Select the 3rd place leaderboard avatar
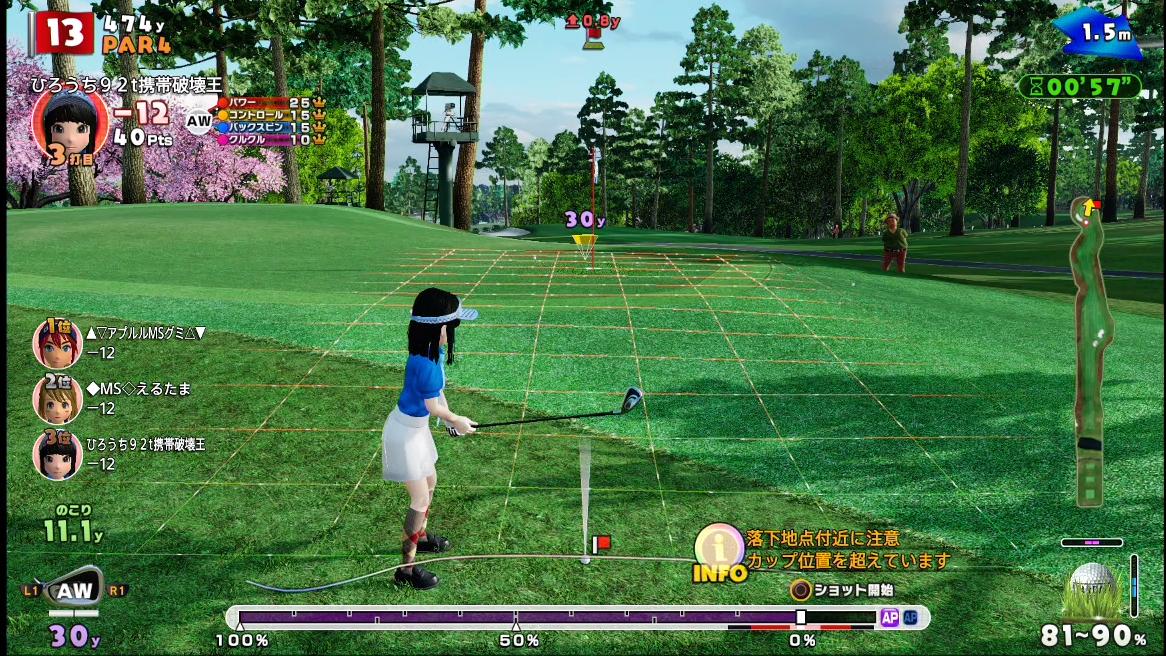1166x656 pixels. click(57, 453)
